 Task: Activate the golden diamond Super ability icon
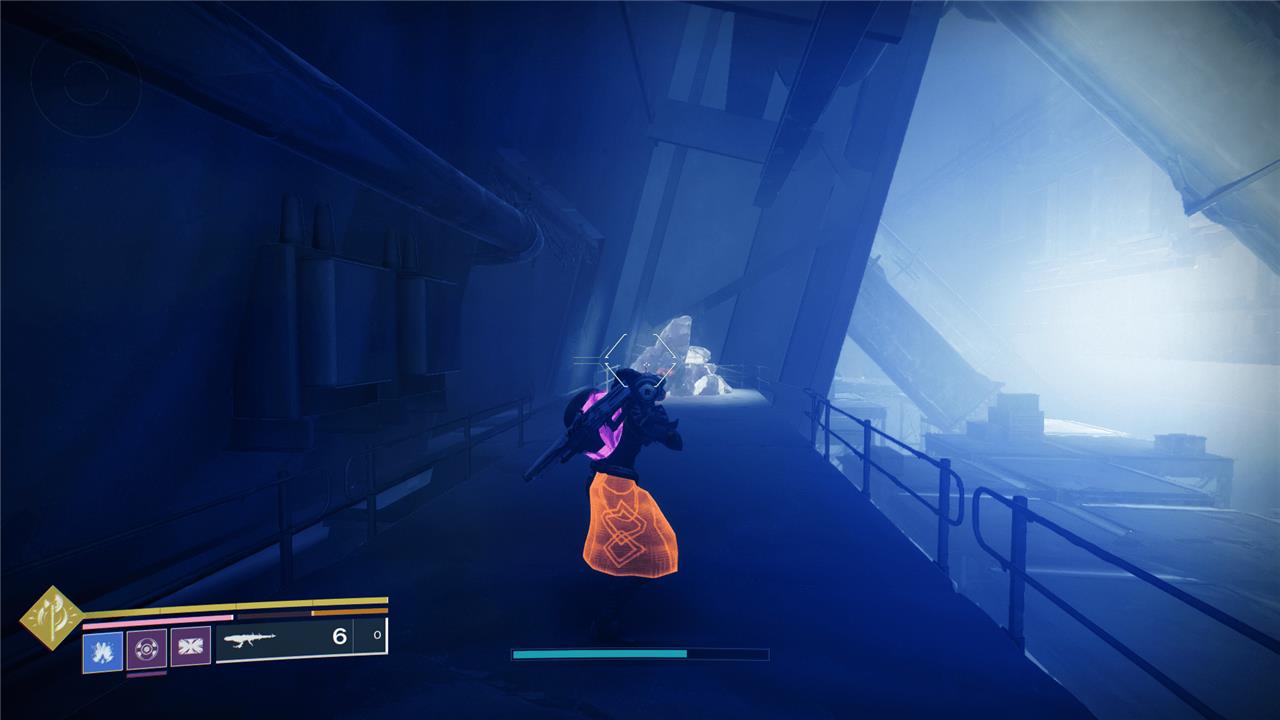pyautogui.click(x=52, y=618)
